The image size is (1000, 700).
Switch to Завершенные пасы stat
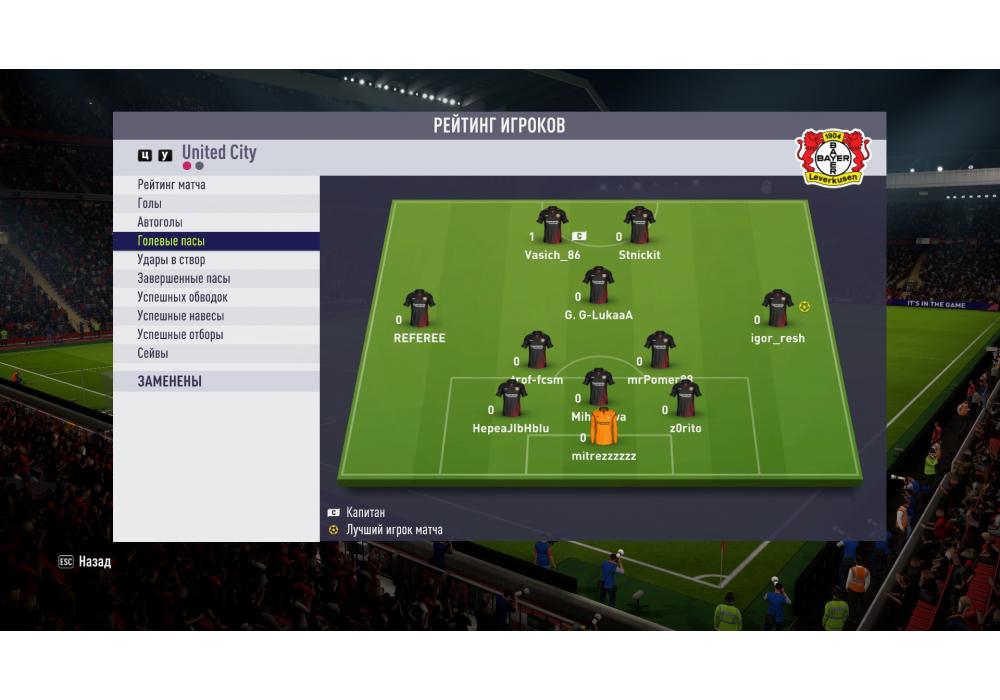183,279
